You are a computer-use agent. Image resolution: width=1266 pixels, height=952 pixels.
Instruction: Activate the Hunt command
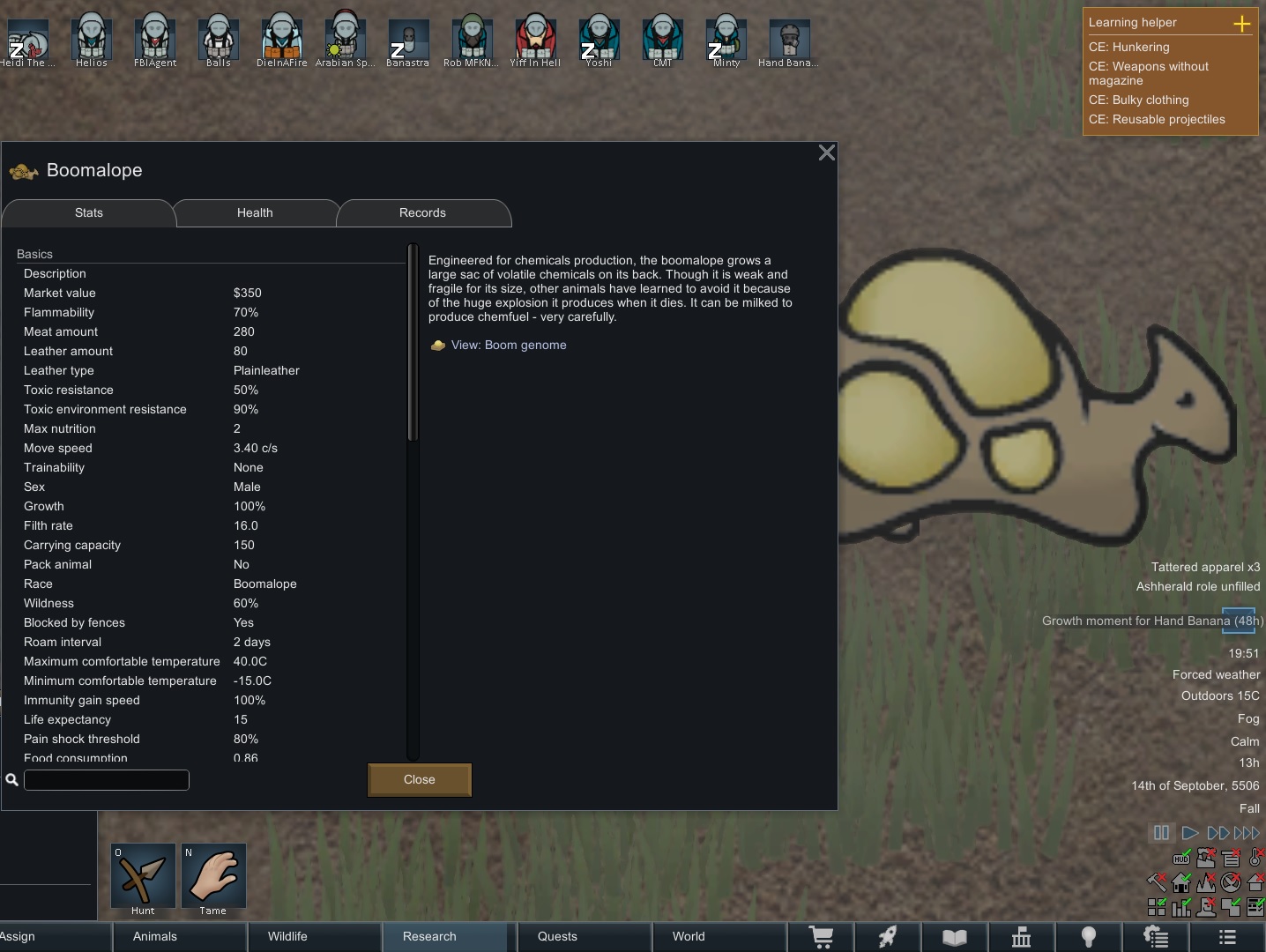[x=143, y=876]
